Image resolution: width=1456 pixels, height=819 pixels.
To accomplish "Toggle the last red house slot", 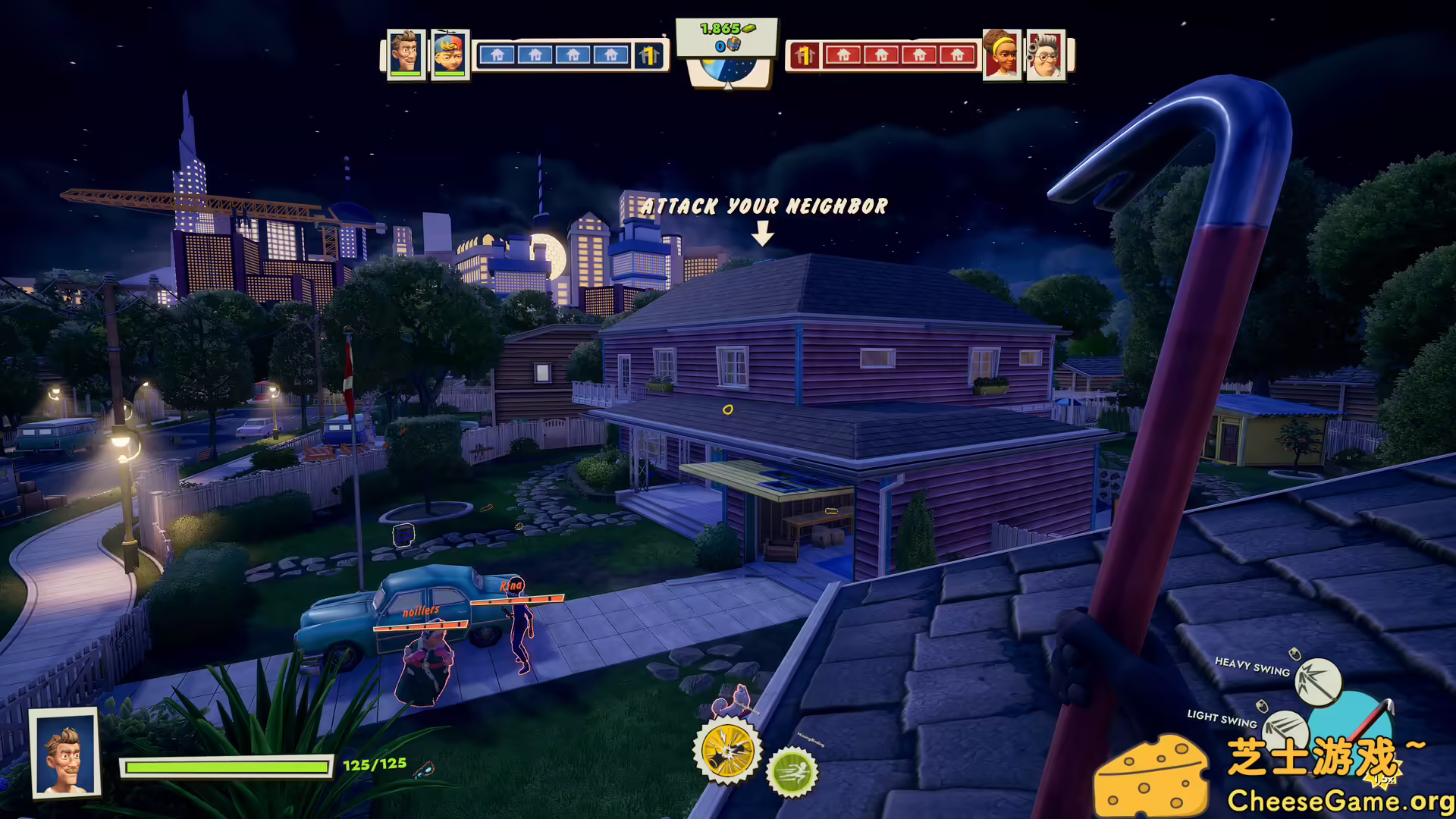I will pos(957,54).
